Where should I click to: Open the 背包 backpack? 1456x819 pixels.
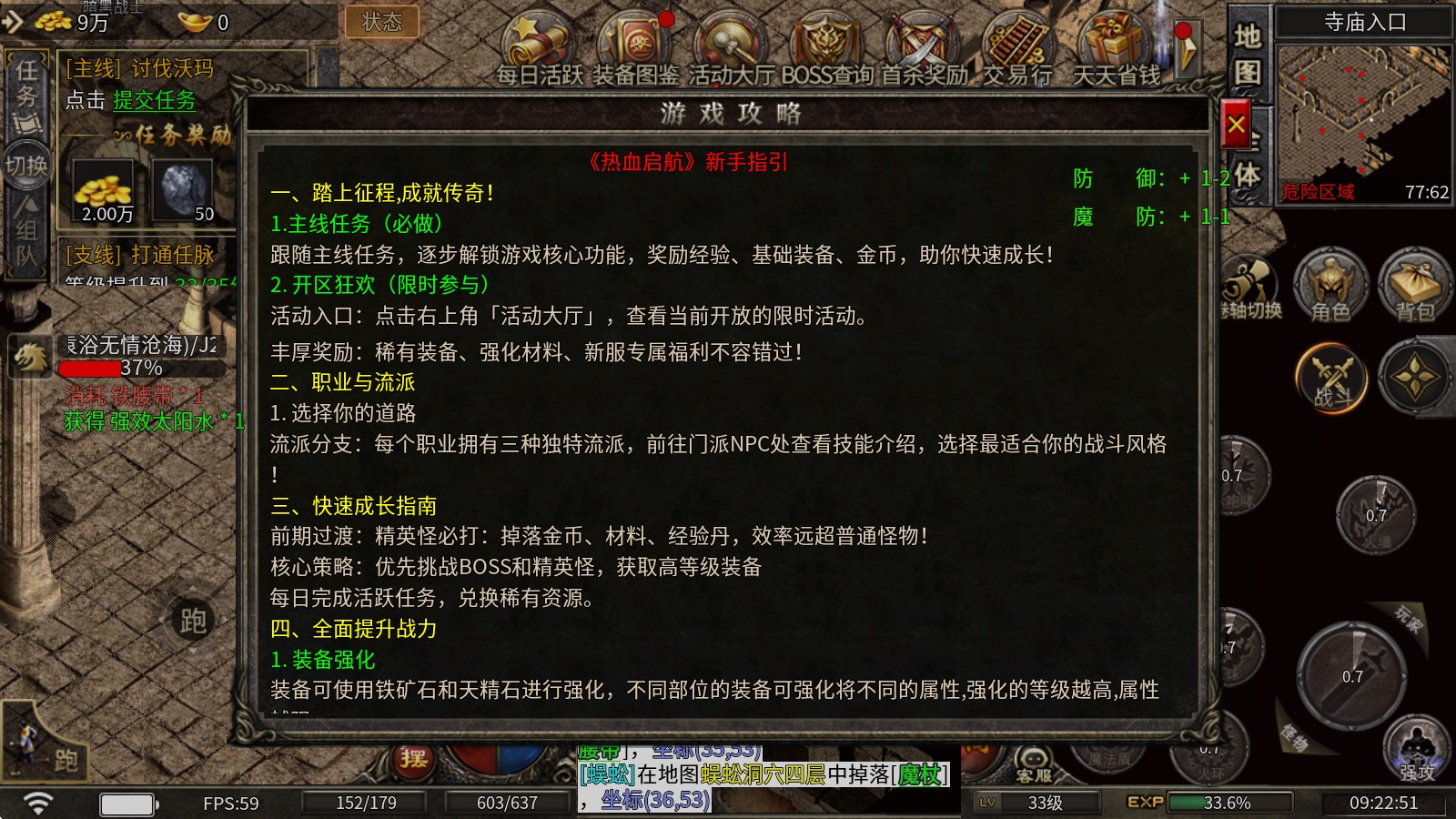1413,291
